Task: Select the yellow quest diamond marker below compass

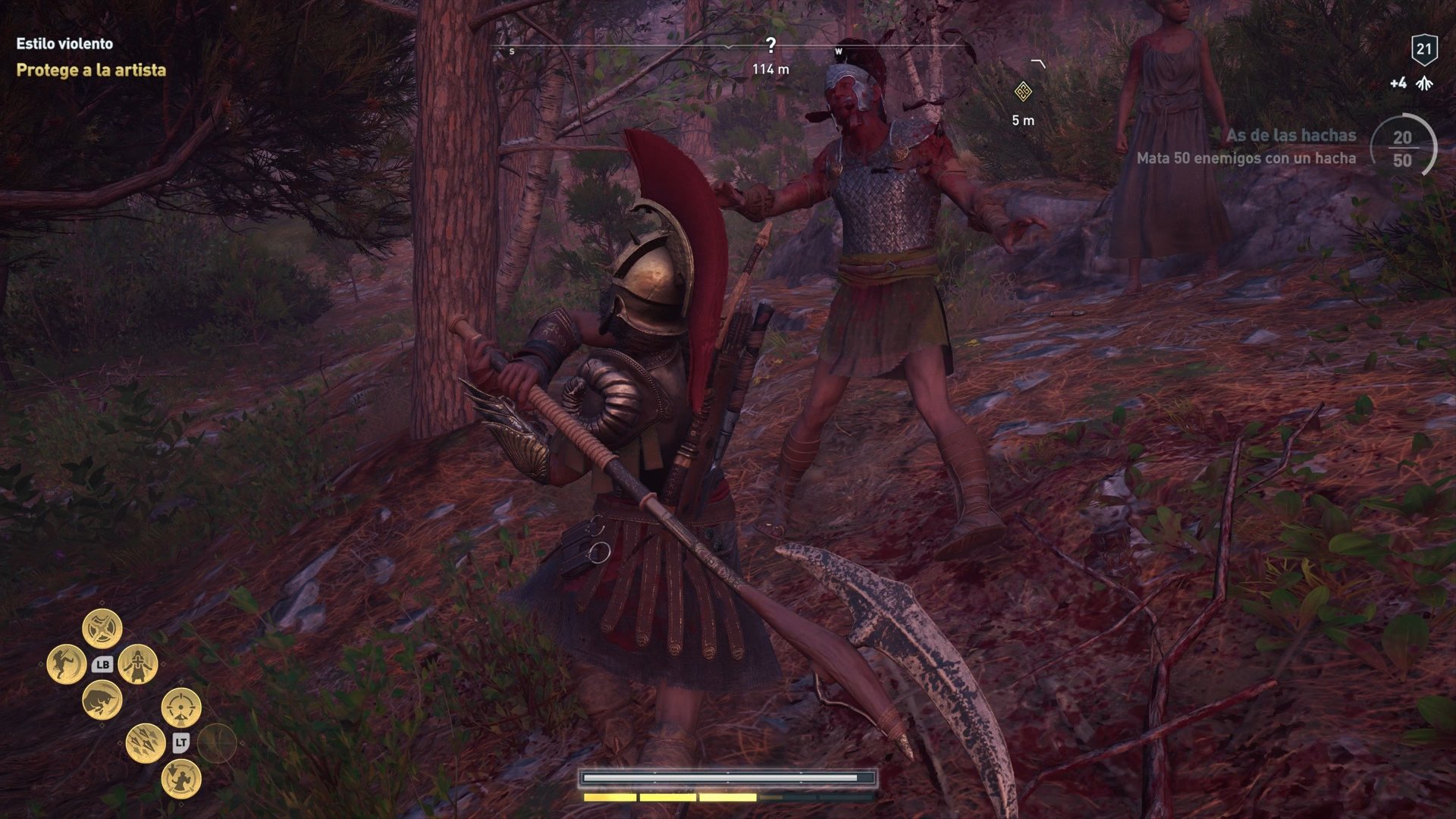Action: [1025, 91]
